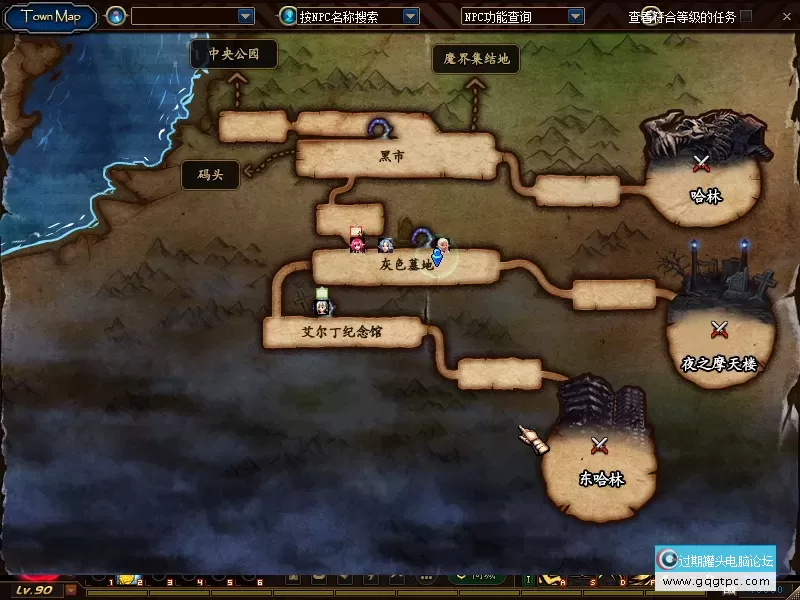Select the 艾尔丁纪念馆 area on the map
Screen dimensions: 800x600
[x=342, y=332]
